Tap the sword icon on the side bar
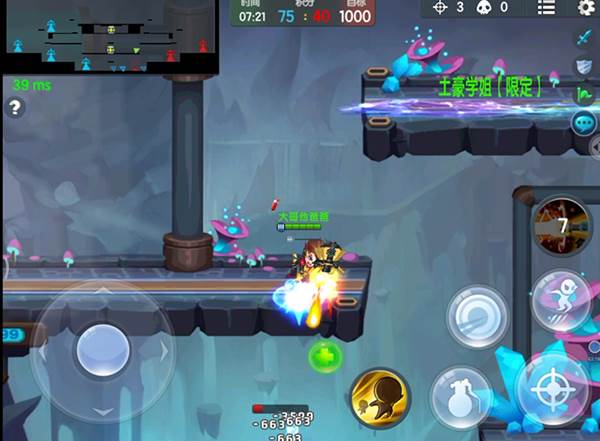The width and height of the screenshot is (600, 441). [x=584, y=38]
